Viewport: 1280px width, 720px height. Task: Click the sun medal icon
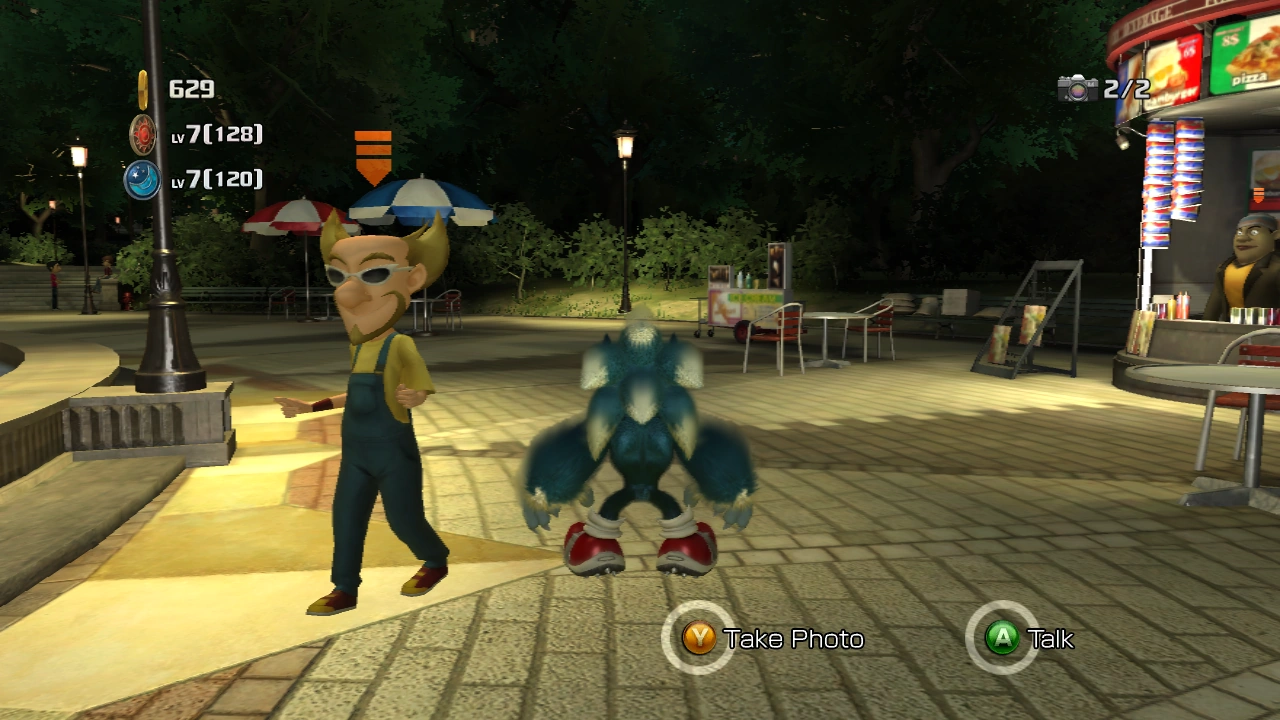143,134
